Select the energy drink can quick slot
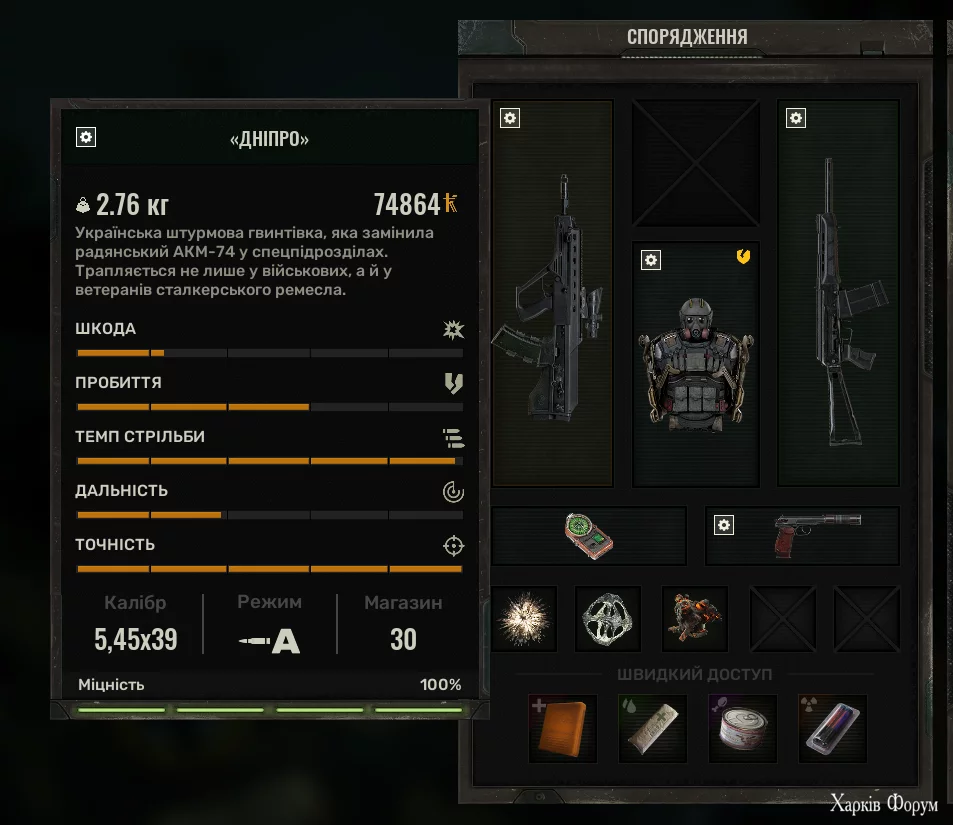Viewport: 953px width, 825px height. 832,728
